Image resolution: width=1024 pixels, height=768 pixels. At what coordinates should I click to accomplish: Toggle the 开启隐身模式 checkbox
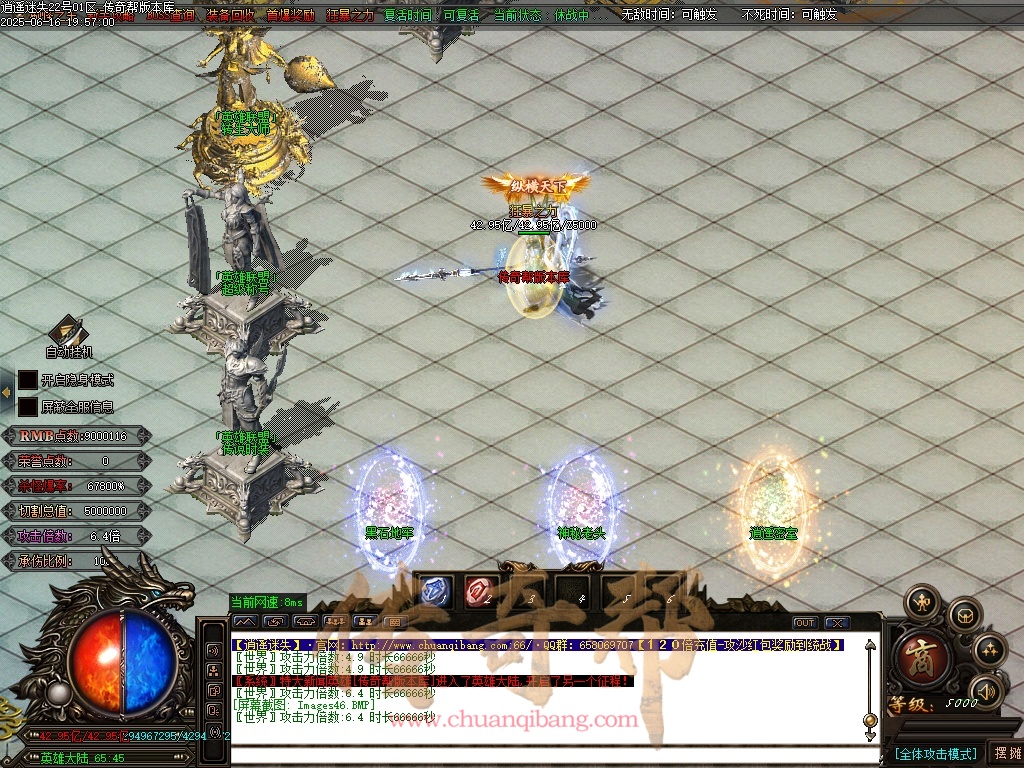tap(28, 380)
